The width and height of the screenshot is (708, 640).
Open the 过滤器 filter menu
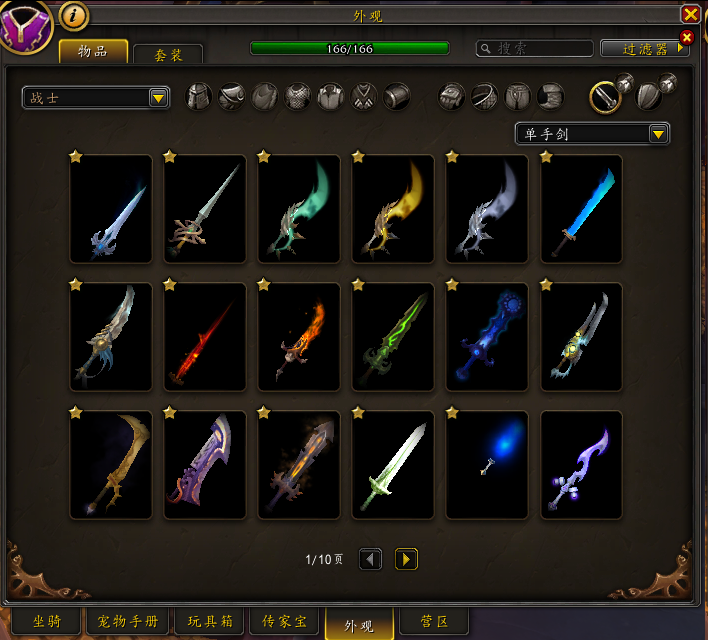(645, 48)
